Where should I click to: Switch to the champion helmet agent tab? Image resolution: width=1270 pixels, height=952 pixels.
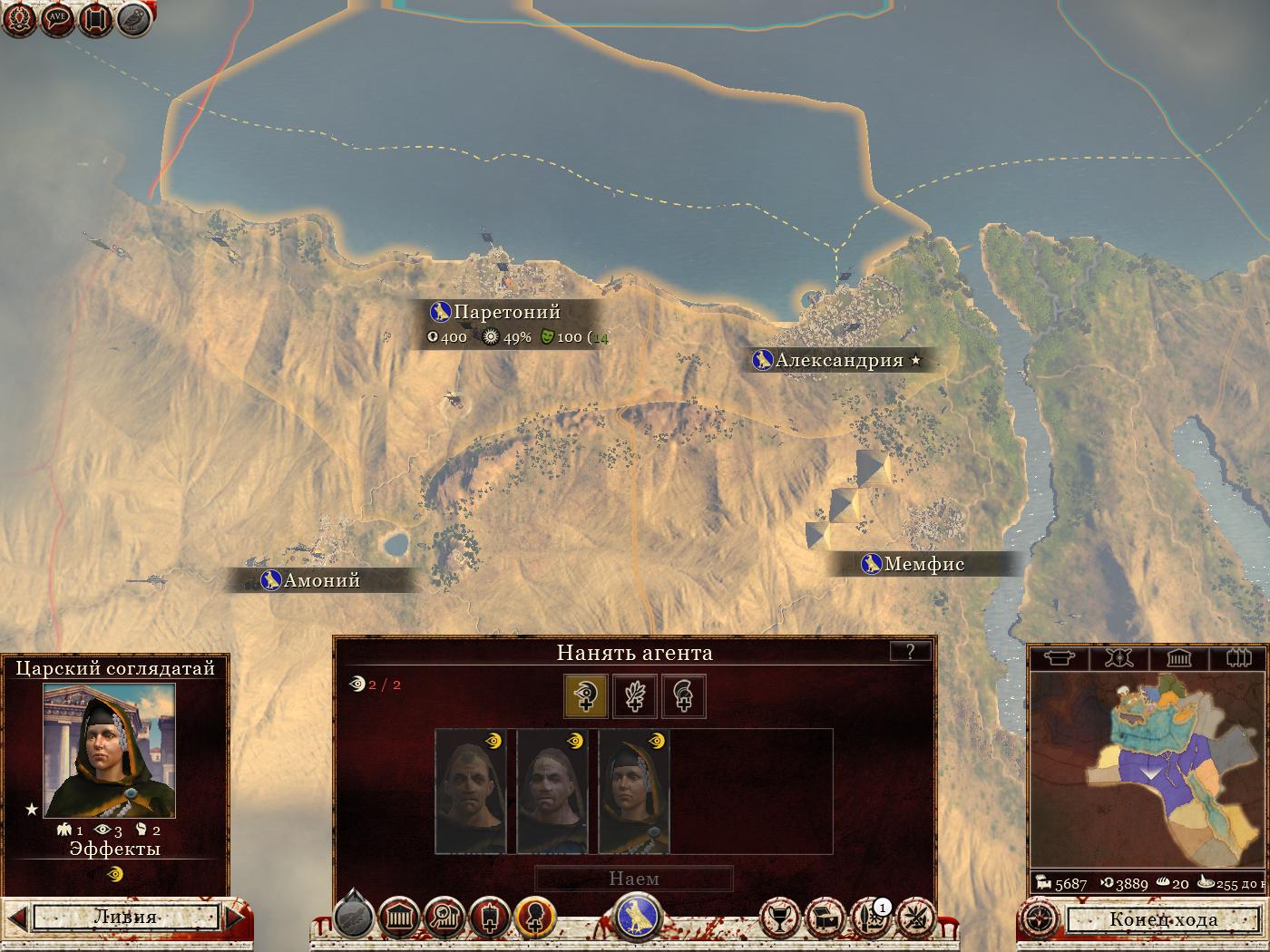pos(683,696)
